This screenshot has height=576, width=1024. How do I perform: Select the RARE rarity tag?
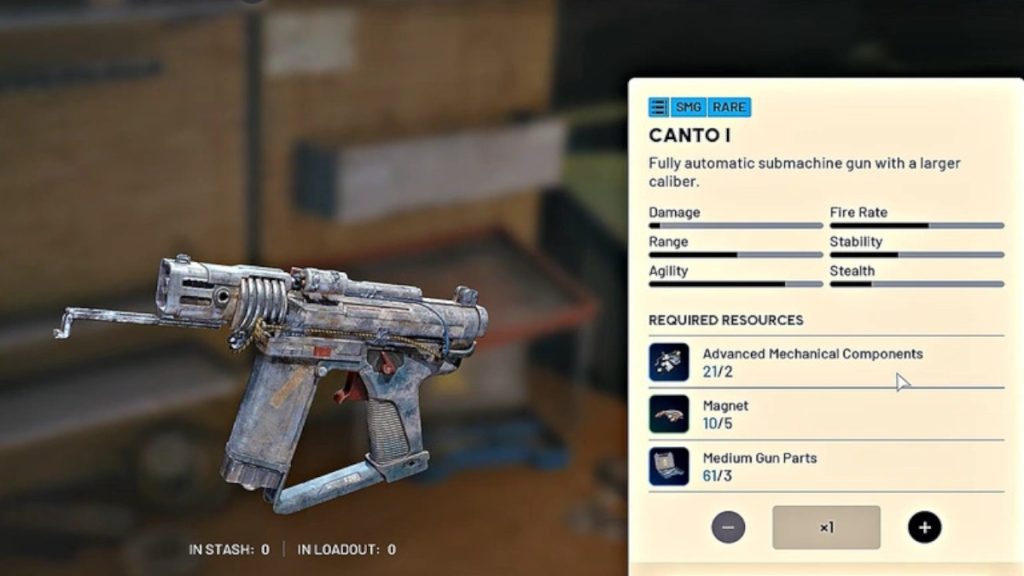tap(729, 107)
